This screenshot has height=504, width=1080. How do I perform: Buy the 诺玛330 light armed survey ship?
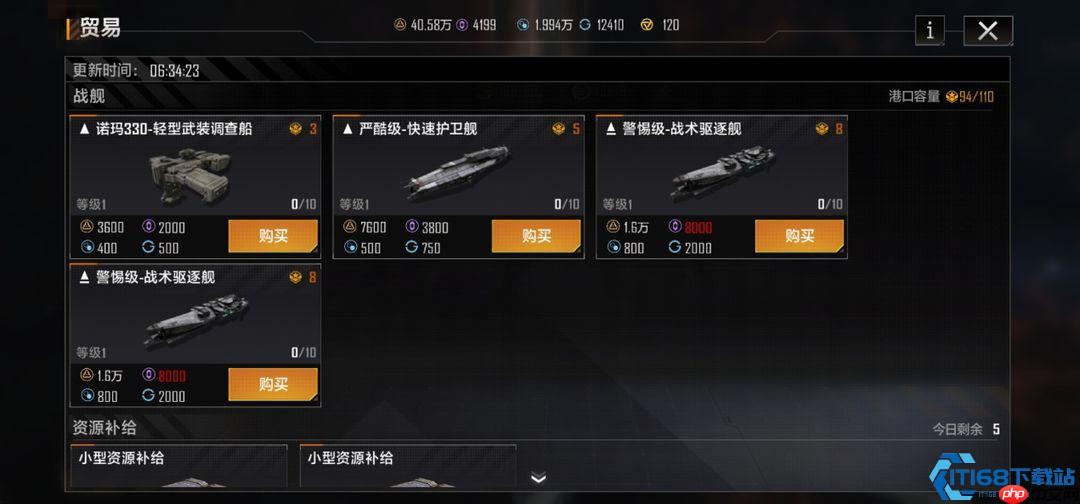pos(273,236)
